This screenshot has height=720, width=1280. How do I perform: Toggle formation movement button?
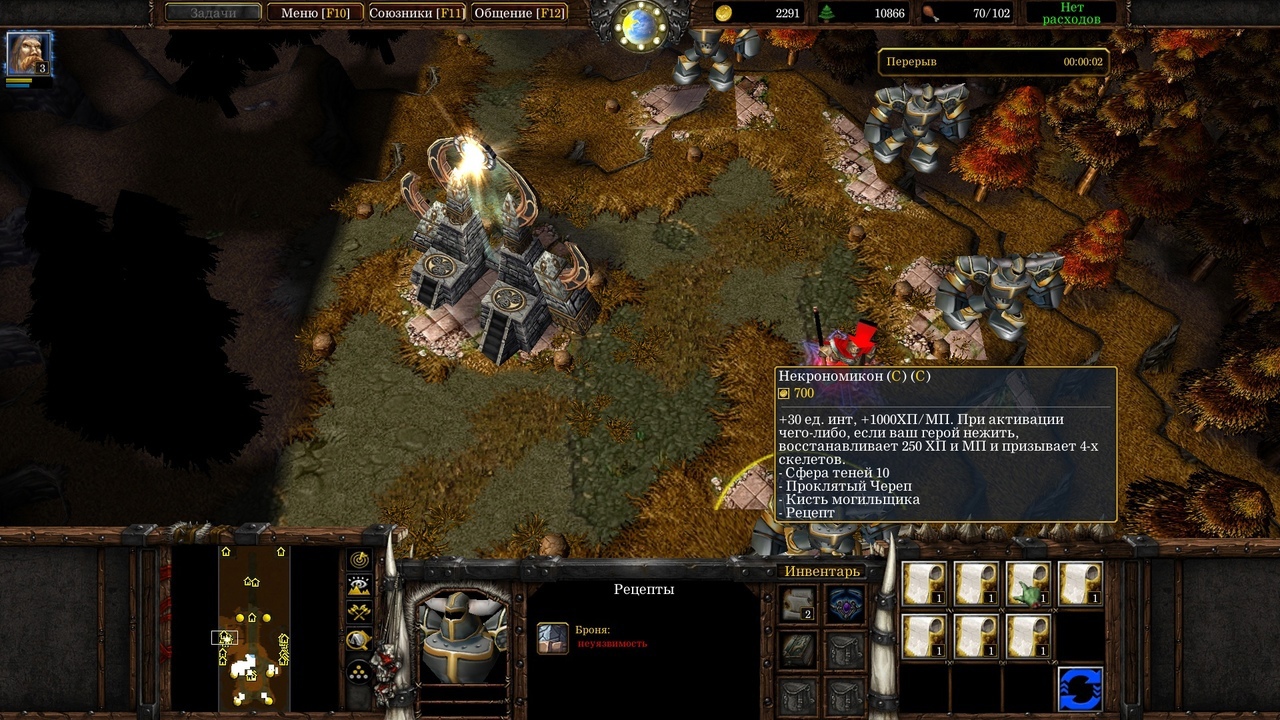pyautogui.click(x=360, y=671)
